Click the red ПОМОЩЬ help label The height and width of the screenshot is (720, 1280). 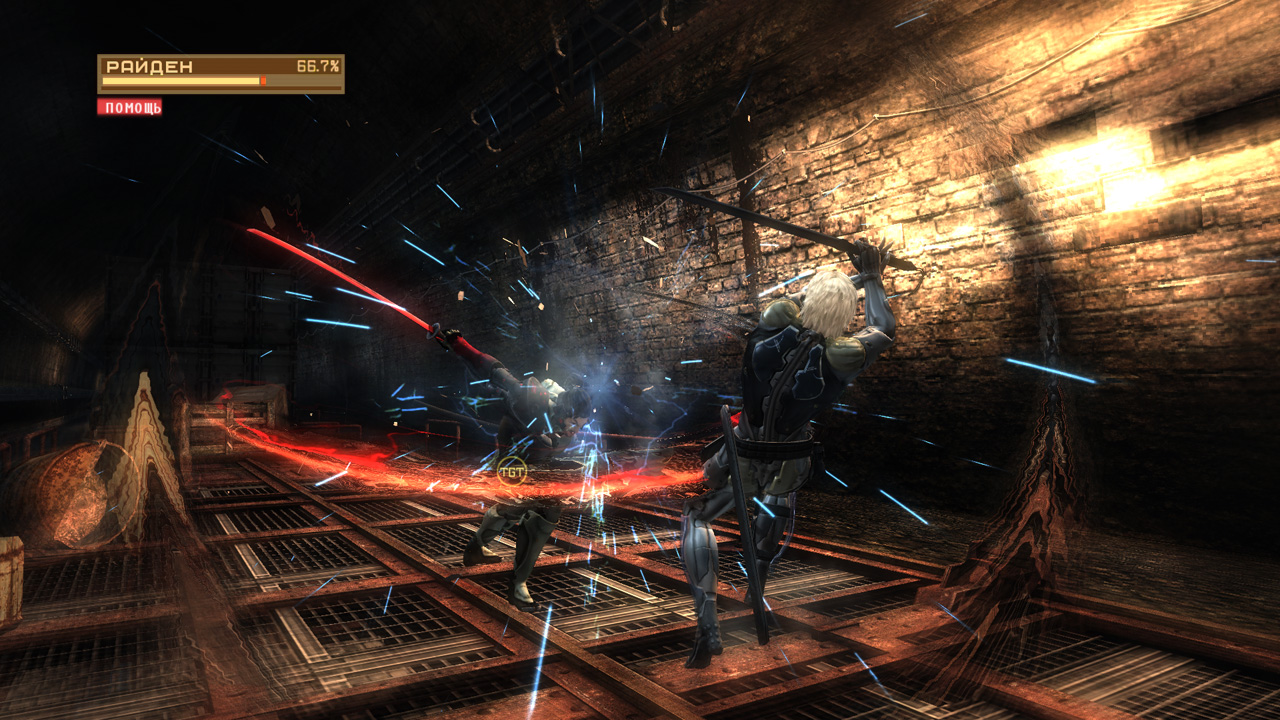[130, 107]
